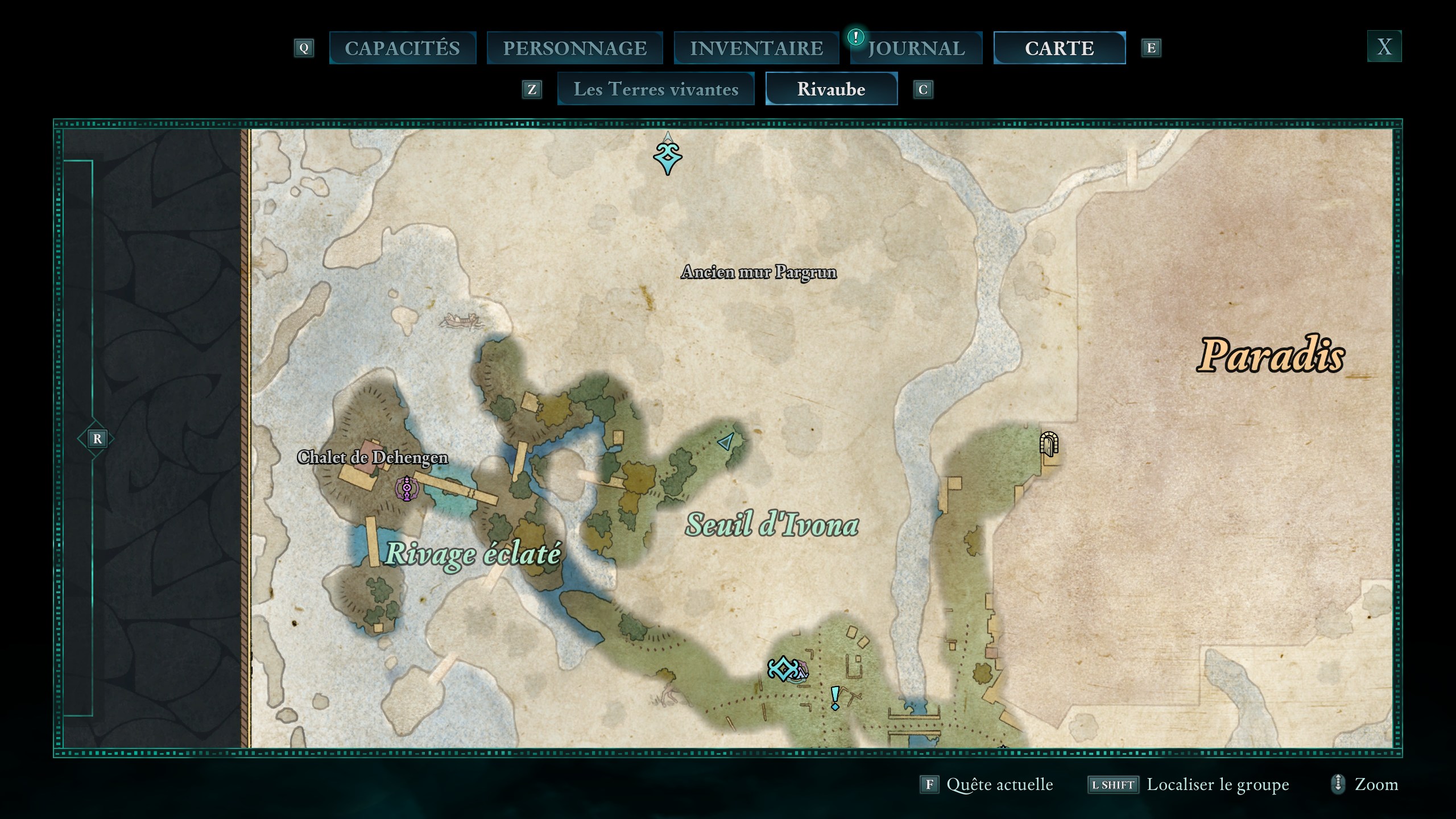Screen dimensions: 1456x819
Task: Switch to the Capacités tab
Action: (402, 48)
